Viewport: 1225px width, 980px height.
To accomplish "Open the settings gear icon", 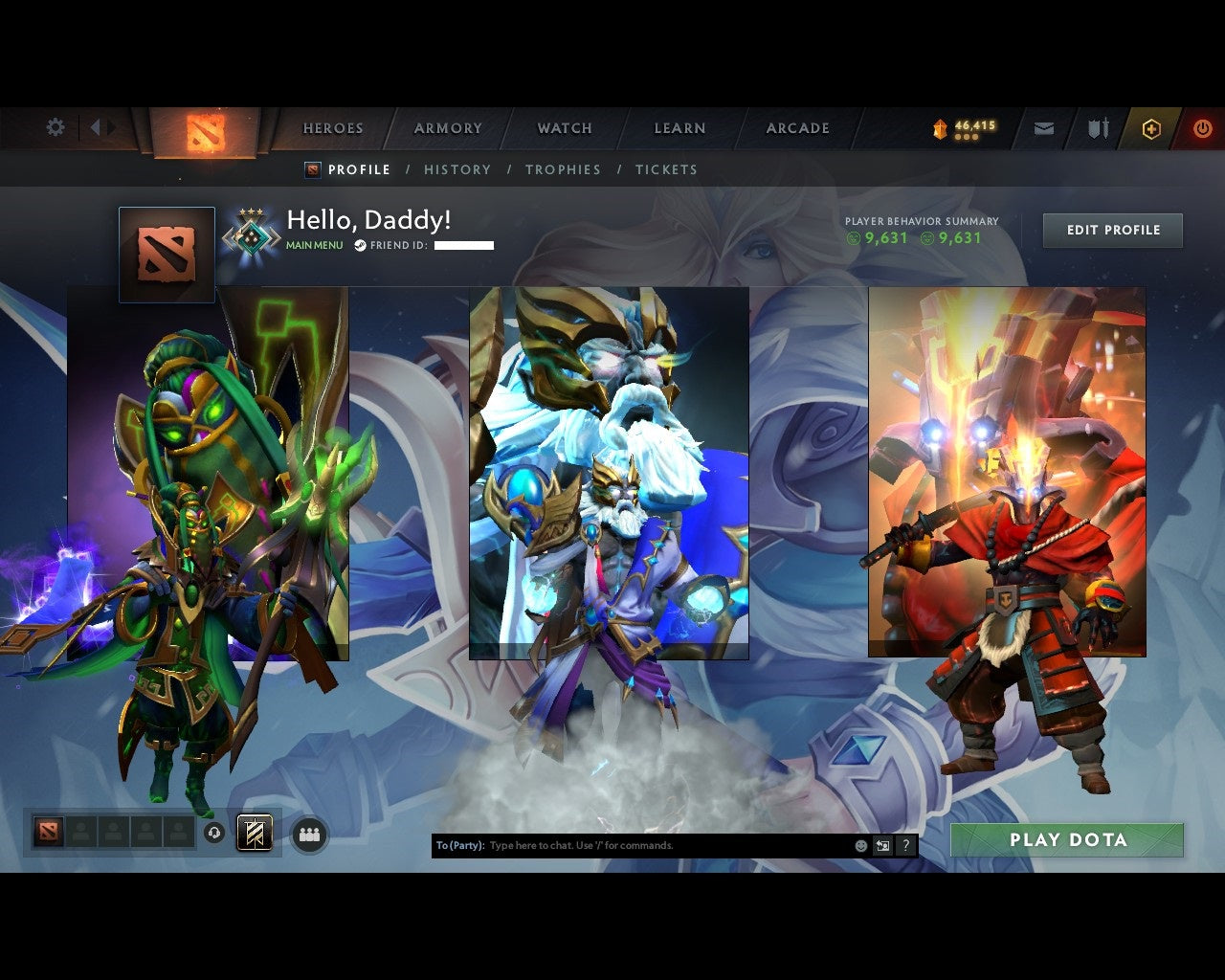I will pos(56,126).
